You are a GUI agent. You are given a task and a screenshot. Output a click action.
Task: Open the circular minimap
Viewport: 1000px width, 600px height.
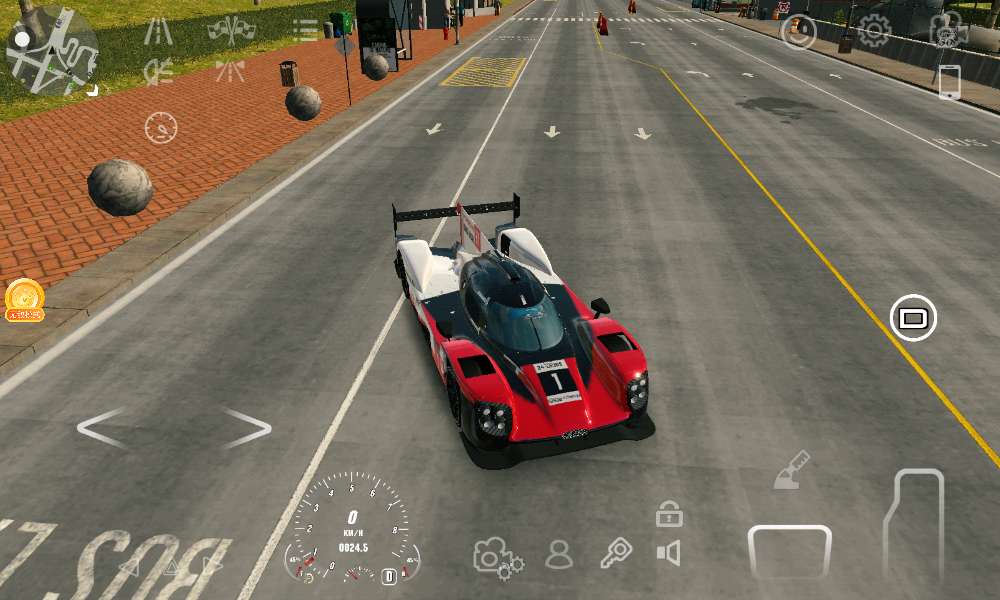click(52, 50)
